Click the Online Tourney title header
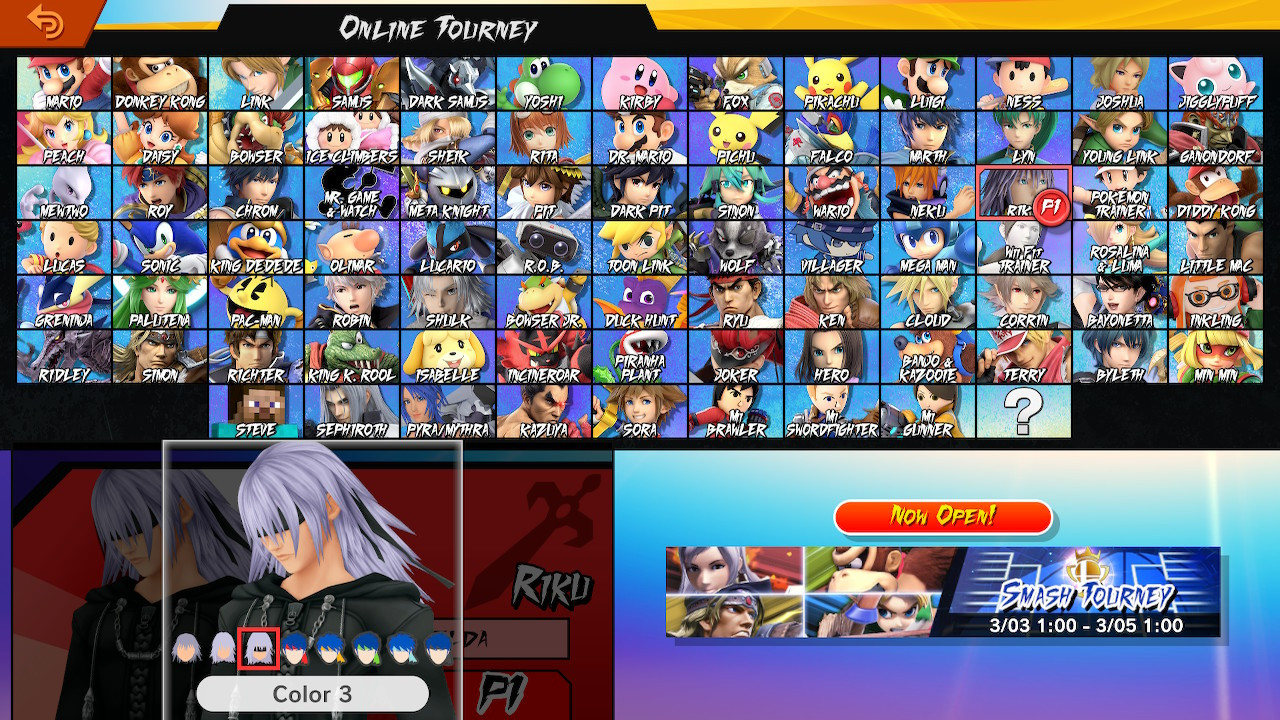The width and height of the screenshot is (1280, 720). tap(438, 29)
